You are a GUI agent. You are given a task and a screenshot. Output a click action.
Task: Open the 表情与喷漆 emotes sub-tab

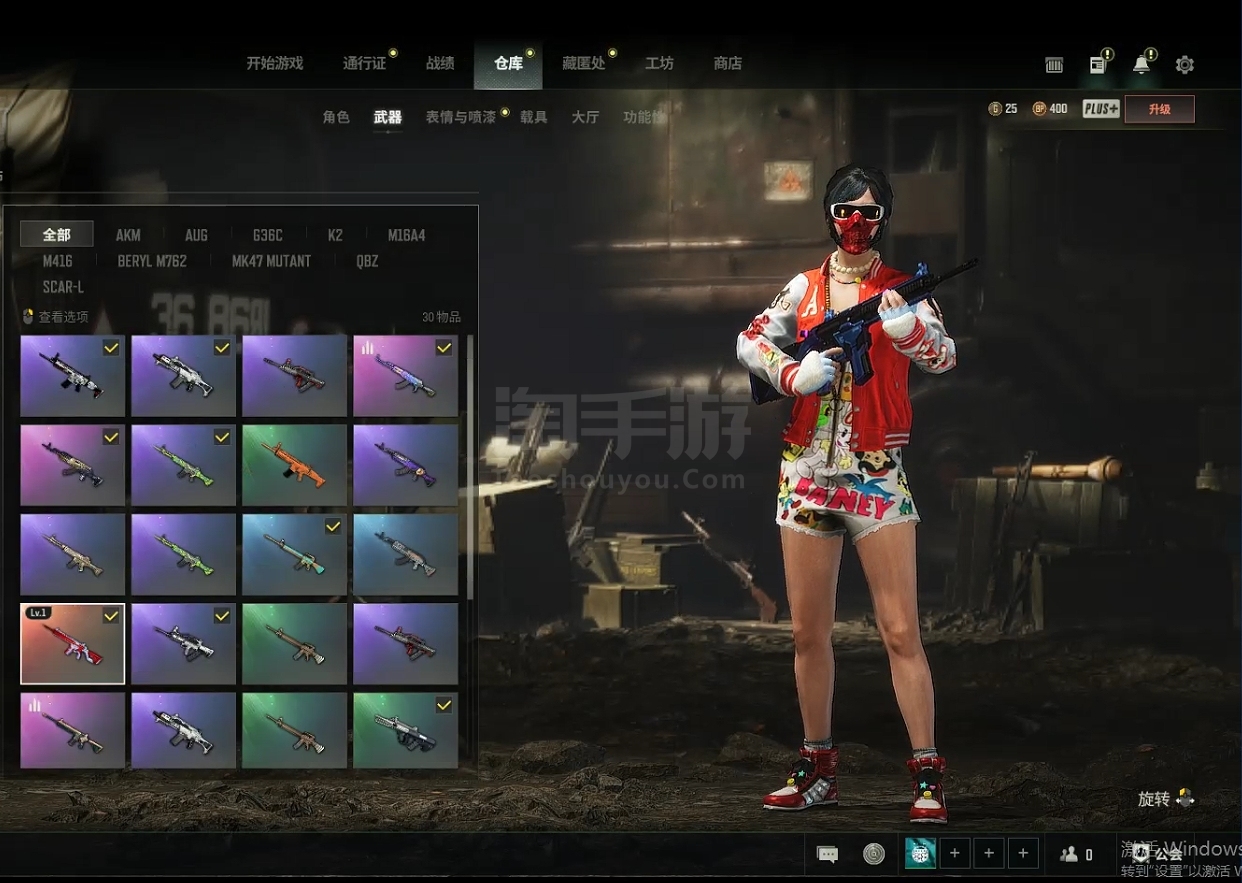click(x=460, y=117)
